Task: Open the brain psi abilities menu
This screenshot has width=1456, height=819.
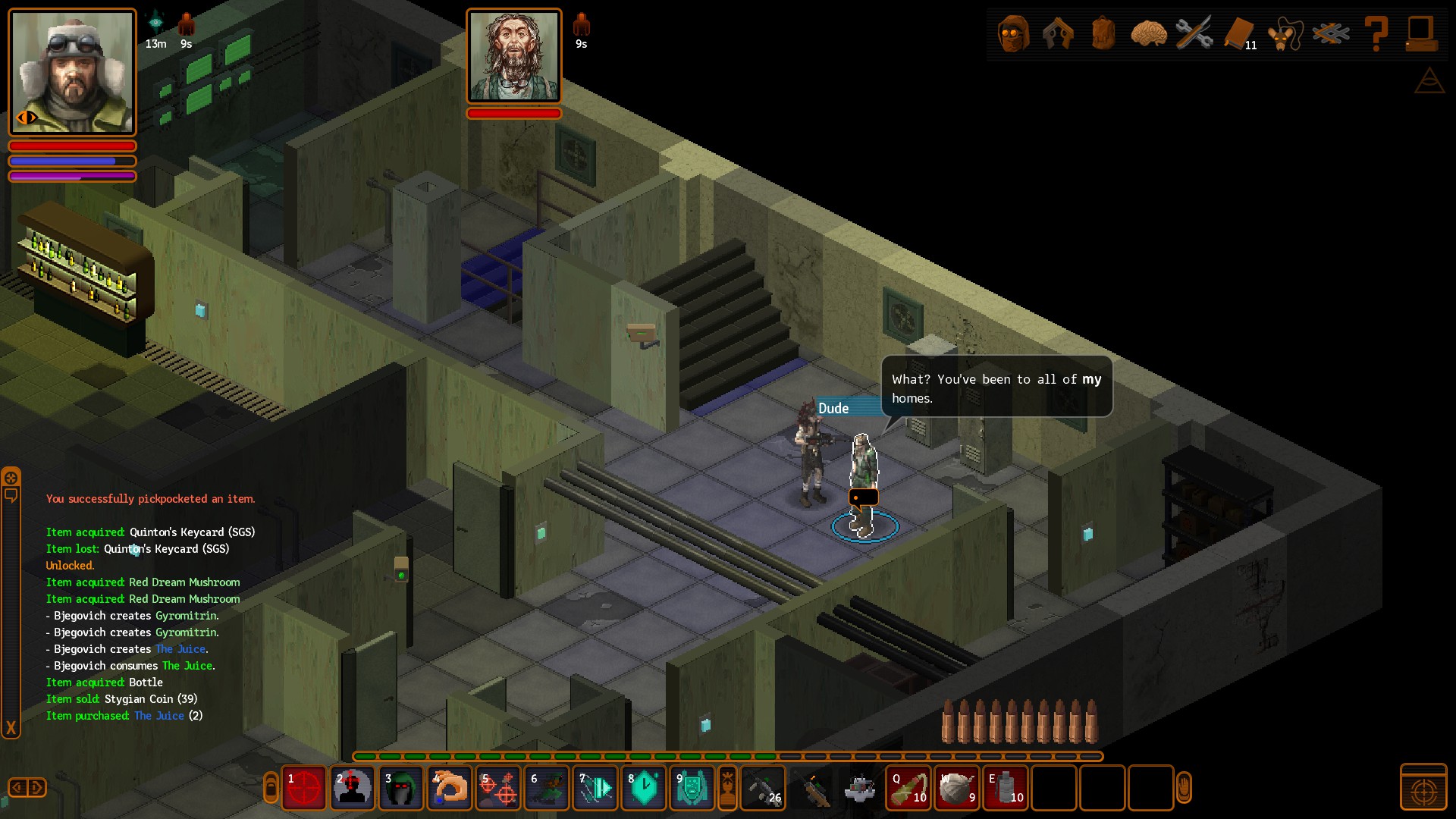Action: (1148, 34)
